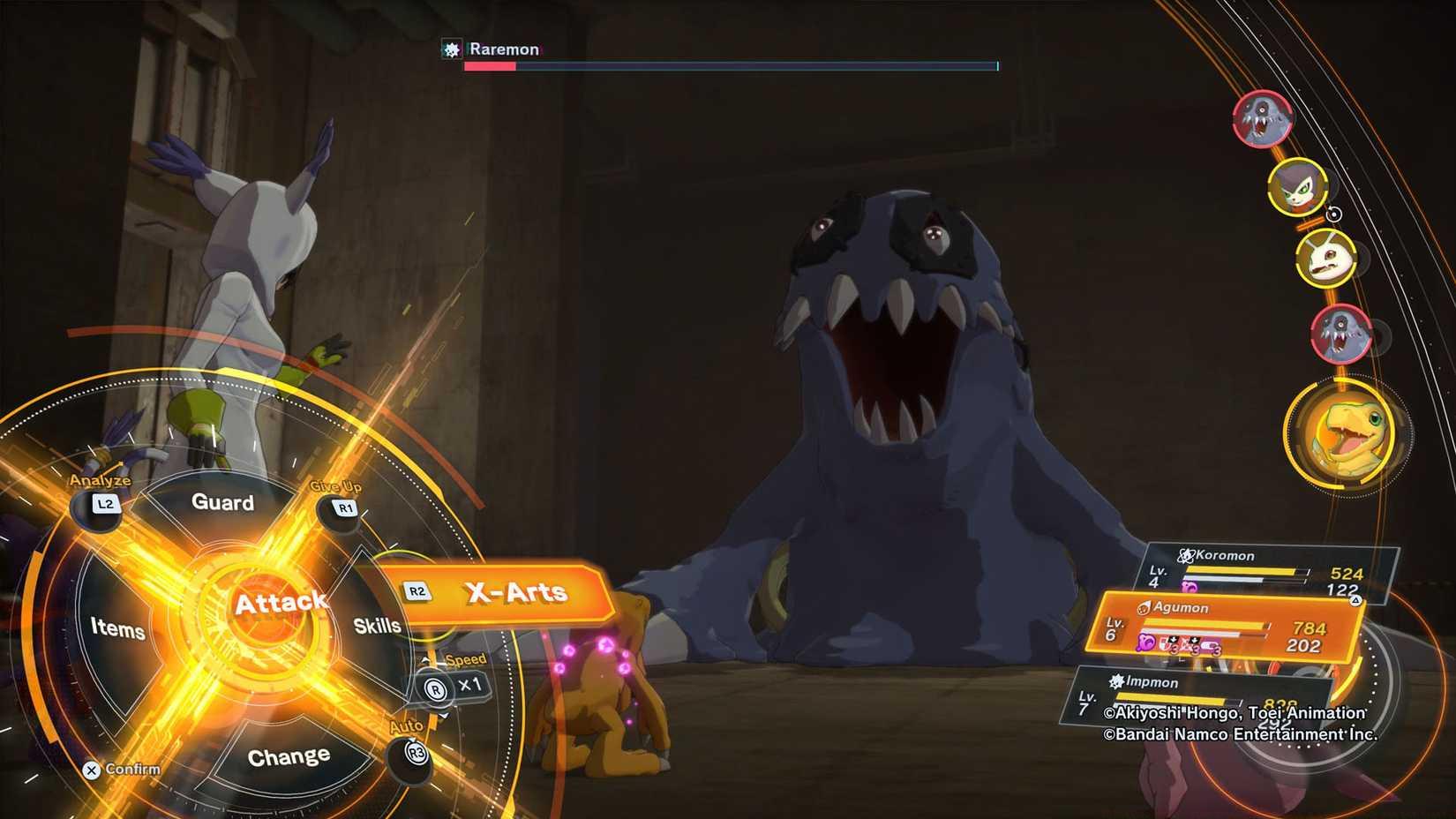Click the attribute icon beside Koromon's name
Image resolution: width=1456 pixels, height=819 pixels.
pos(1185,554)
